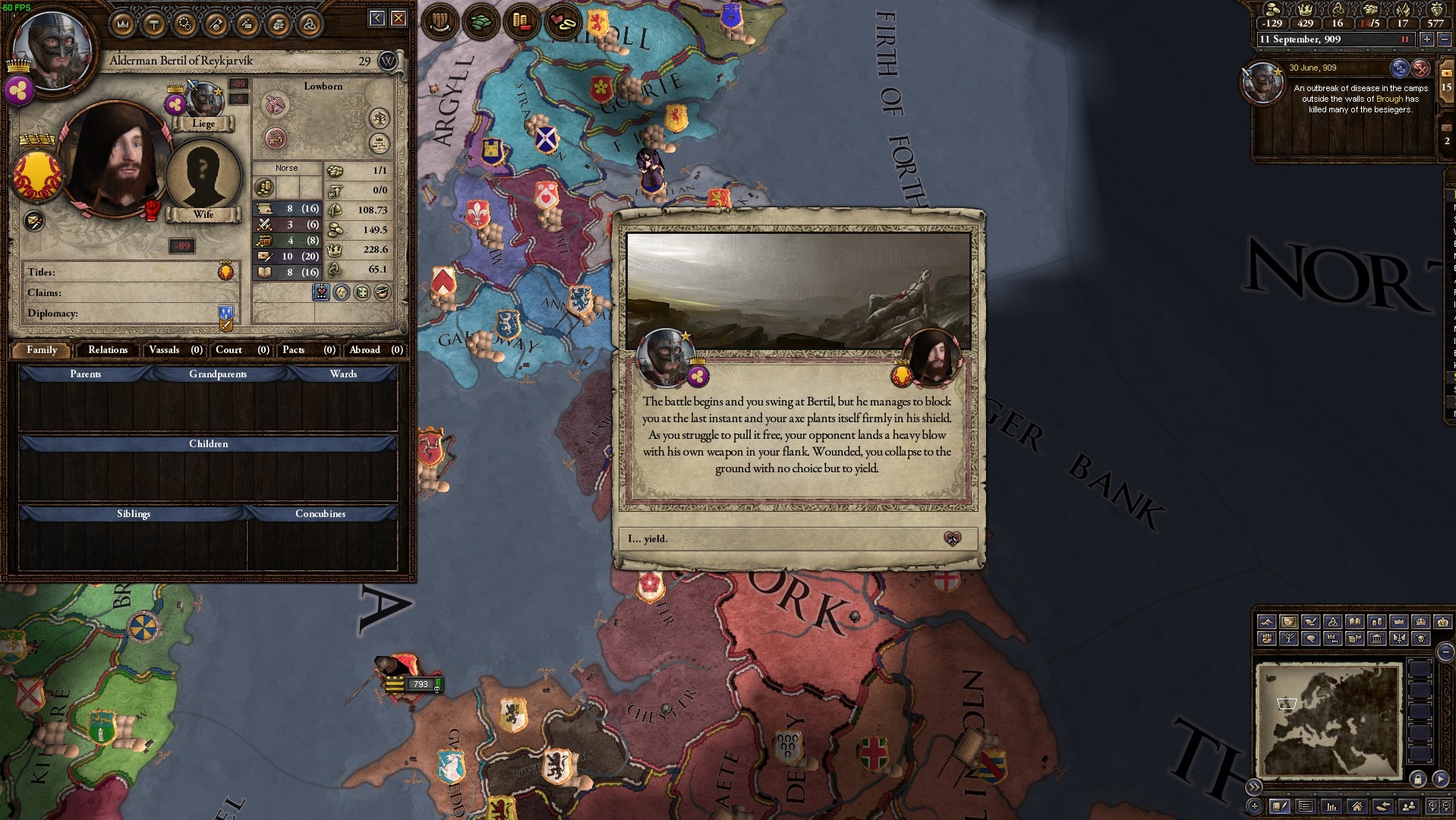Click the axe war action icon
The height and width of the screenshot is (820, 1456).
pyautogui.click(x=213, y=24)
